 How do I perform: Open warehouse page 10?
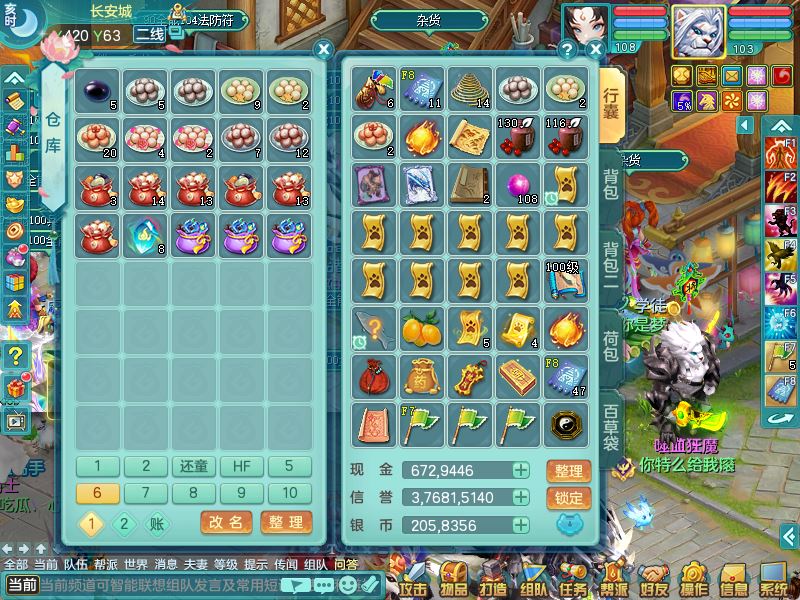290,493
